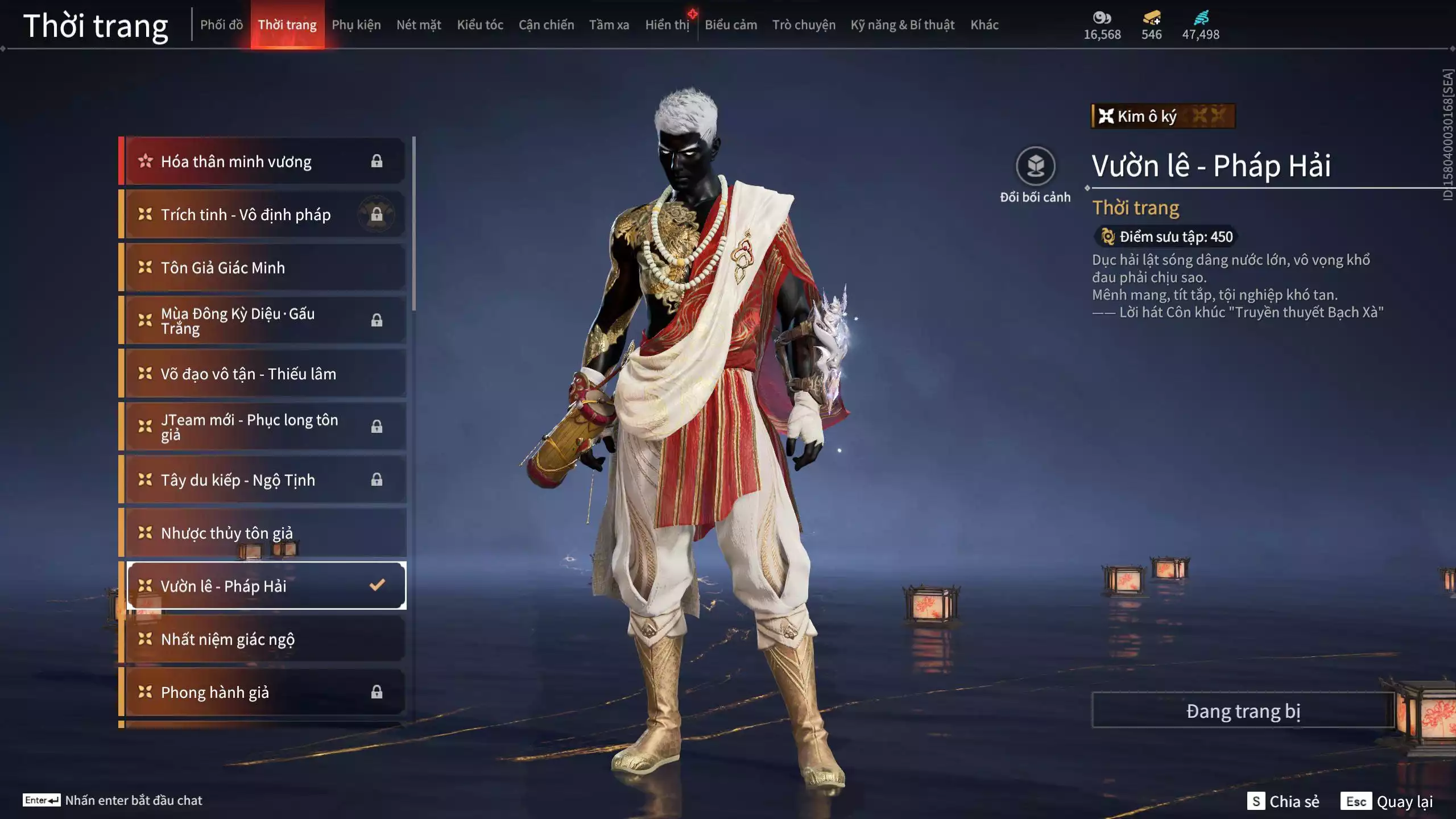Expand the red notification marker near Hiển thị
Screen dimensions: 1456x819
692,14
